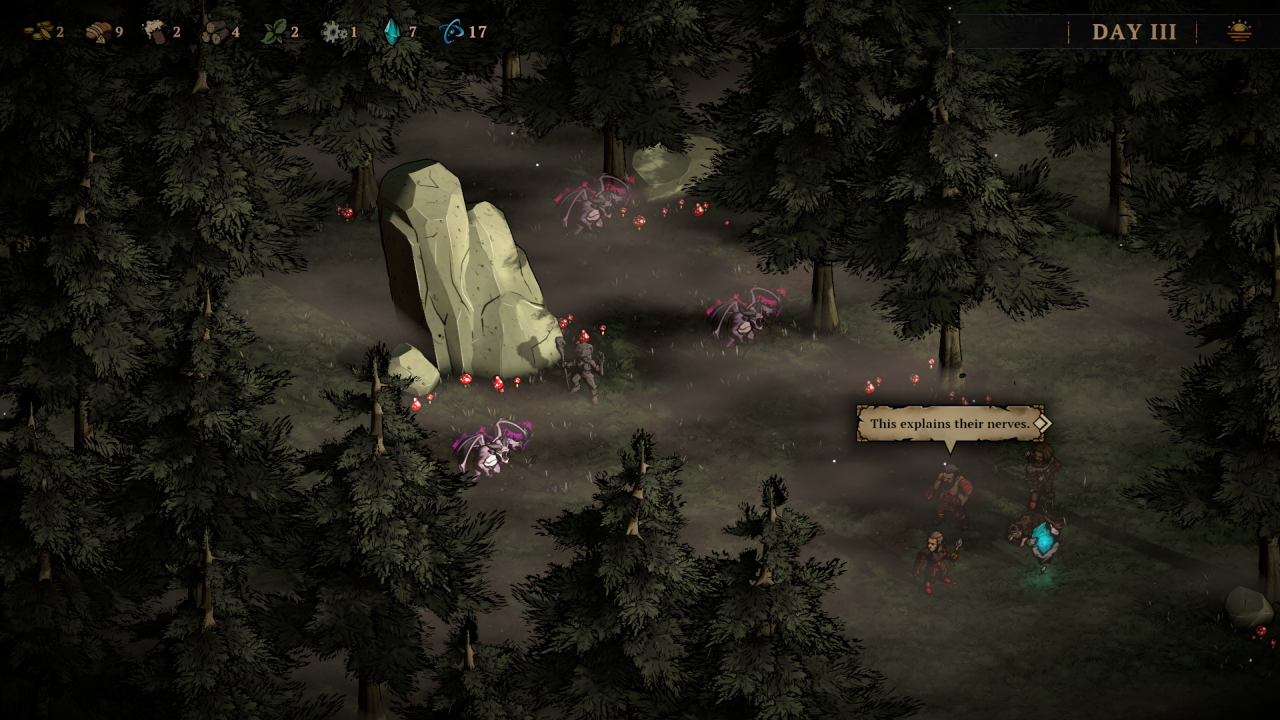This screenshot has height=720, width=1280.
Task: Click the green herb leaves icon
Action: point(273,32)
